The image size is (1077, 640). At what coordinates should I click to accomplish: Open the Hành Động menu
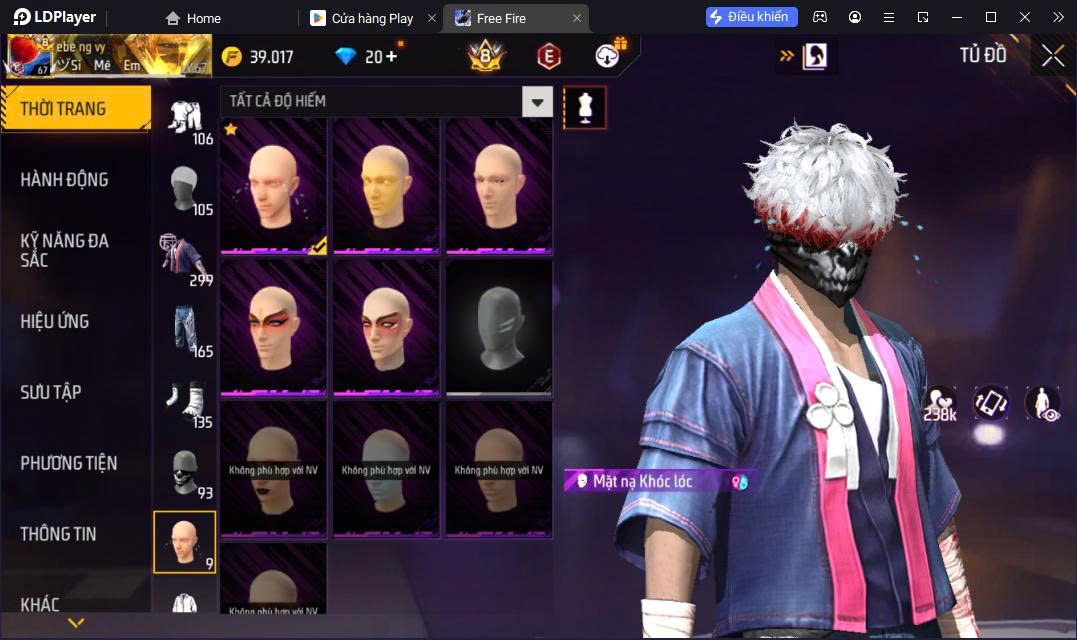64,180
